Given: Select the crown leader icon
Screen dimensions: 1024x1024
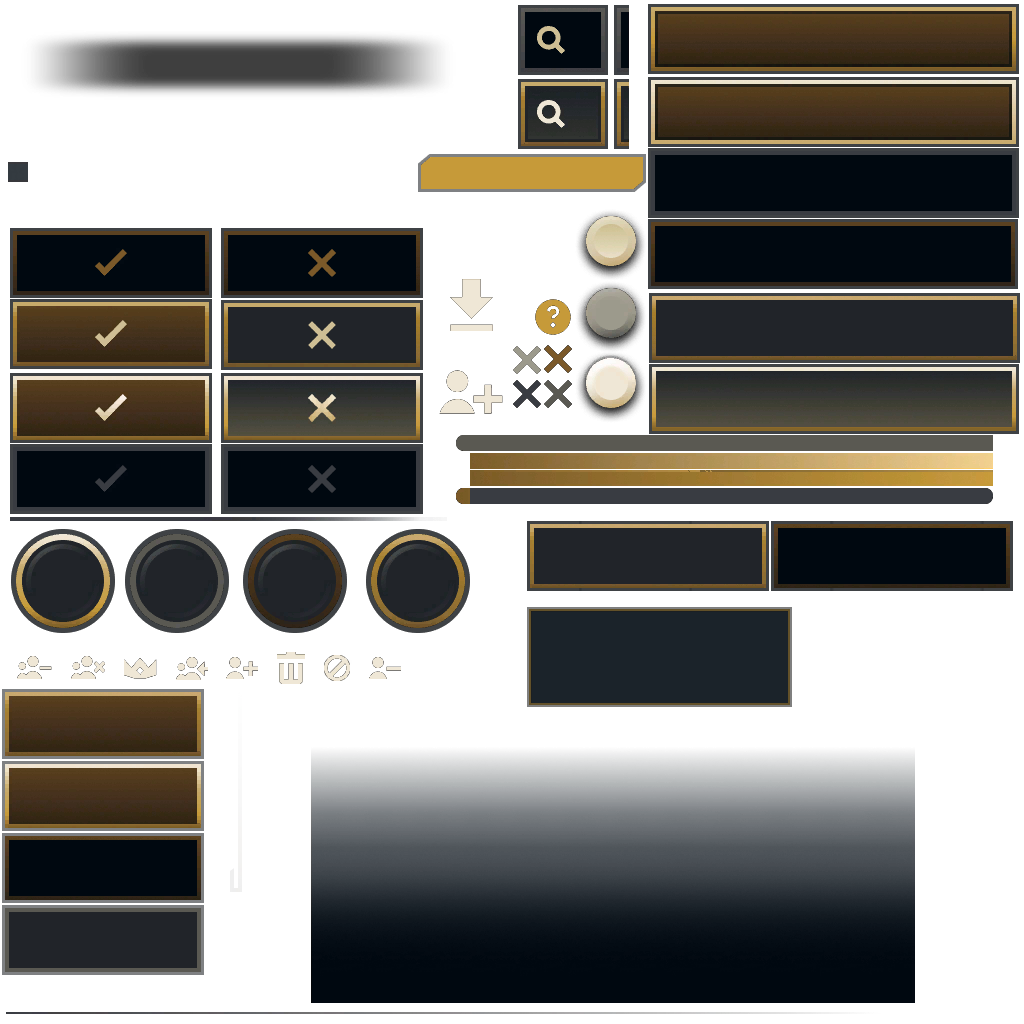Looking at the screenshot, I should 140,668.
